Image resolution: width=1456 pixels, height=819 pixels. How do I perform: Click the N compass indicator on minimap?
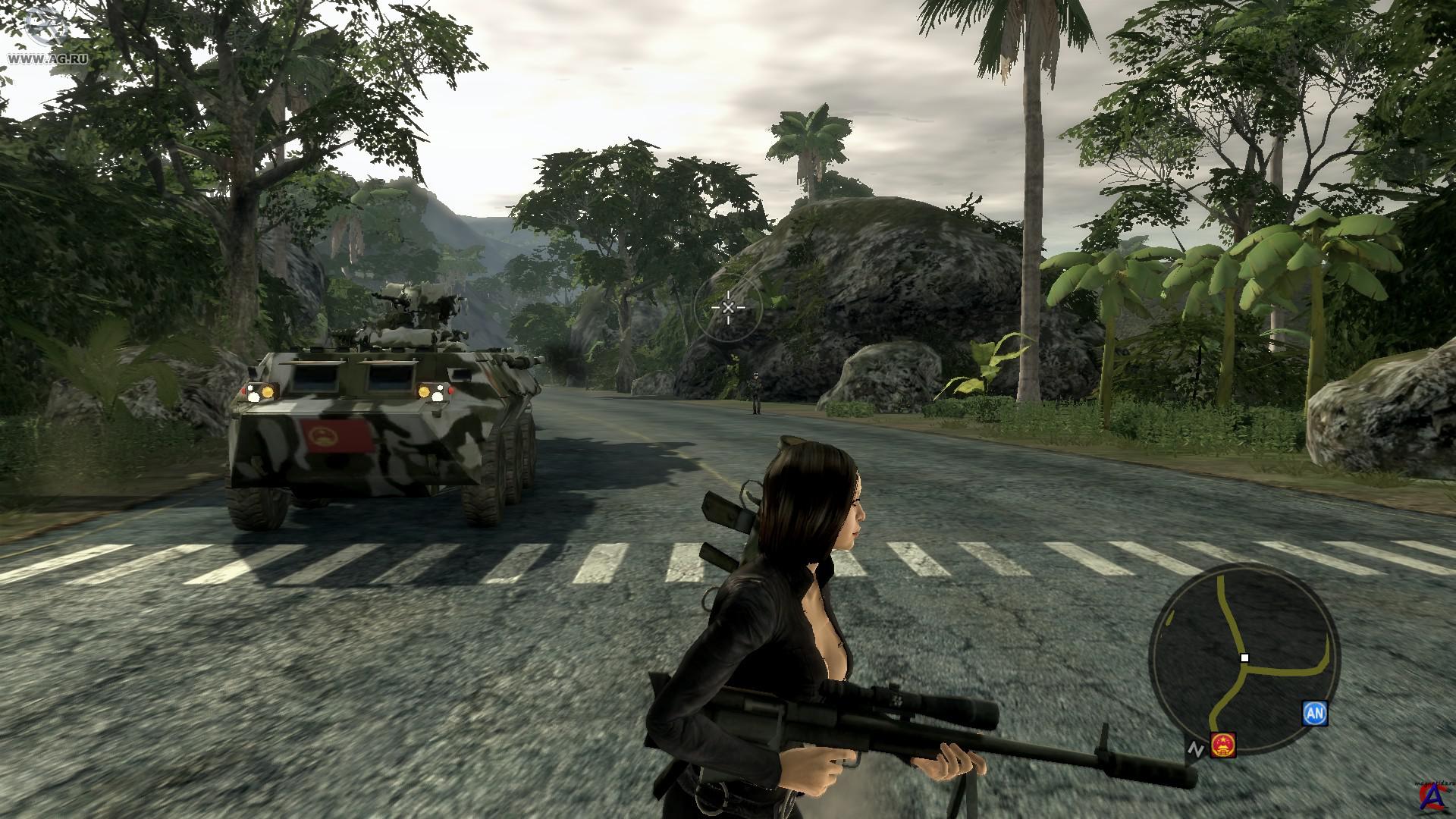point(1196,749)
